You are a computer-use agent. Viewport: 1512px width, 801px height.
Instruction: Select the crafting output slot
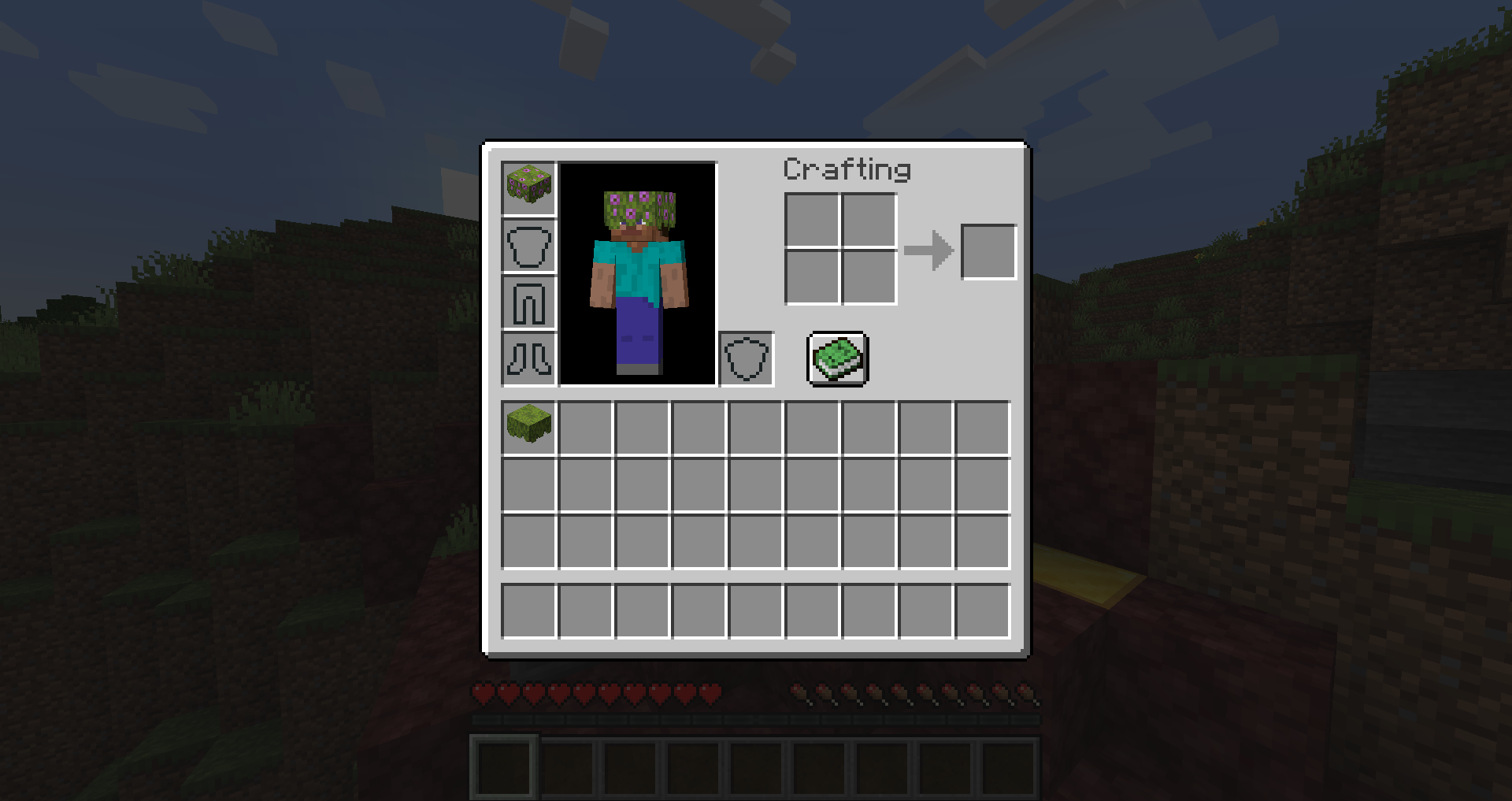(x=989, y=250)
